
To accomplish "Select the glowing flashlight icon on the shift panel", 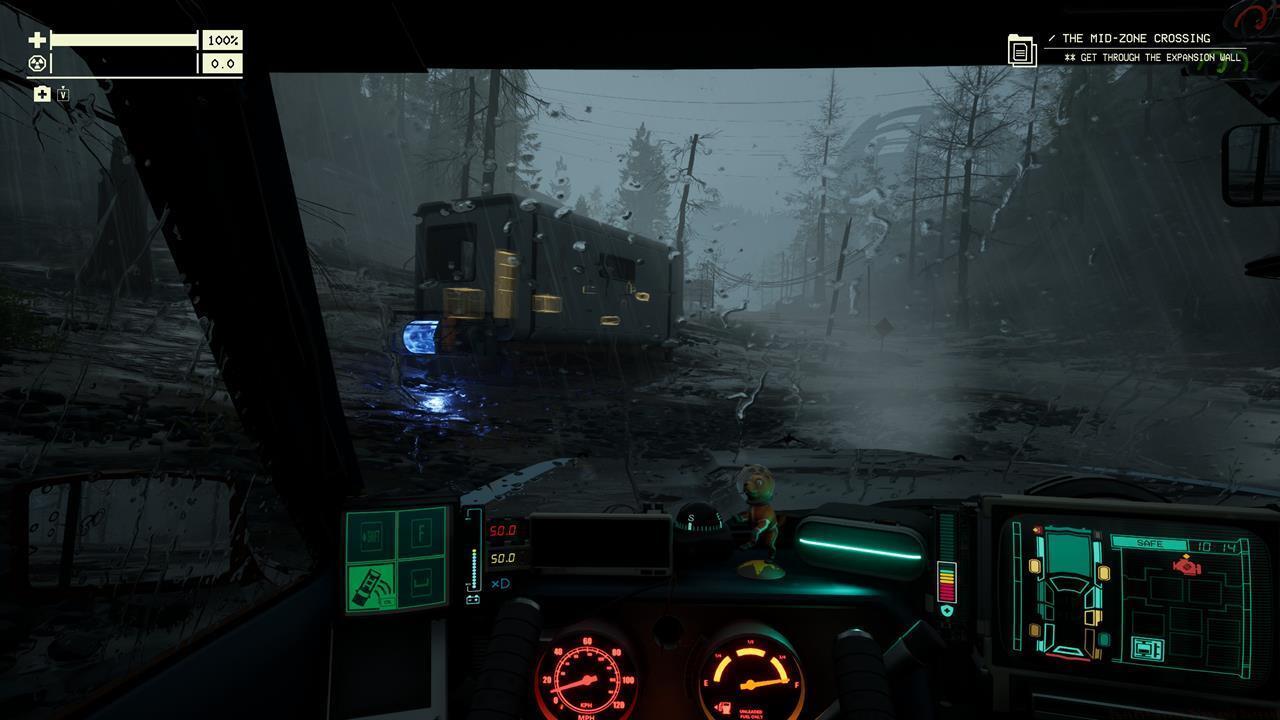I will (x=372, y=585).
